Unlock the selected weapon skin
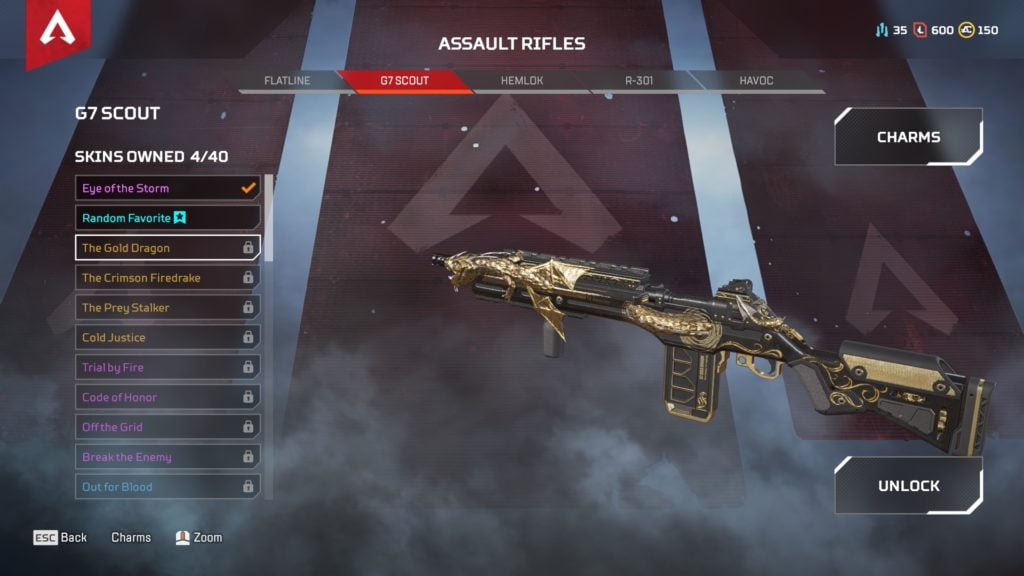Viewport: 1024px width, 576px height. point(908,486)
